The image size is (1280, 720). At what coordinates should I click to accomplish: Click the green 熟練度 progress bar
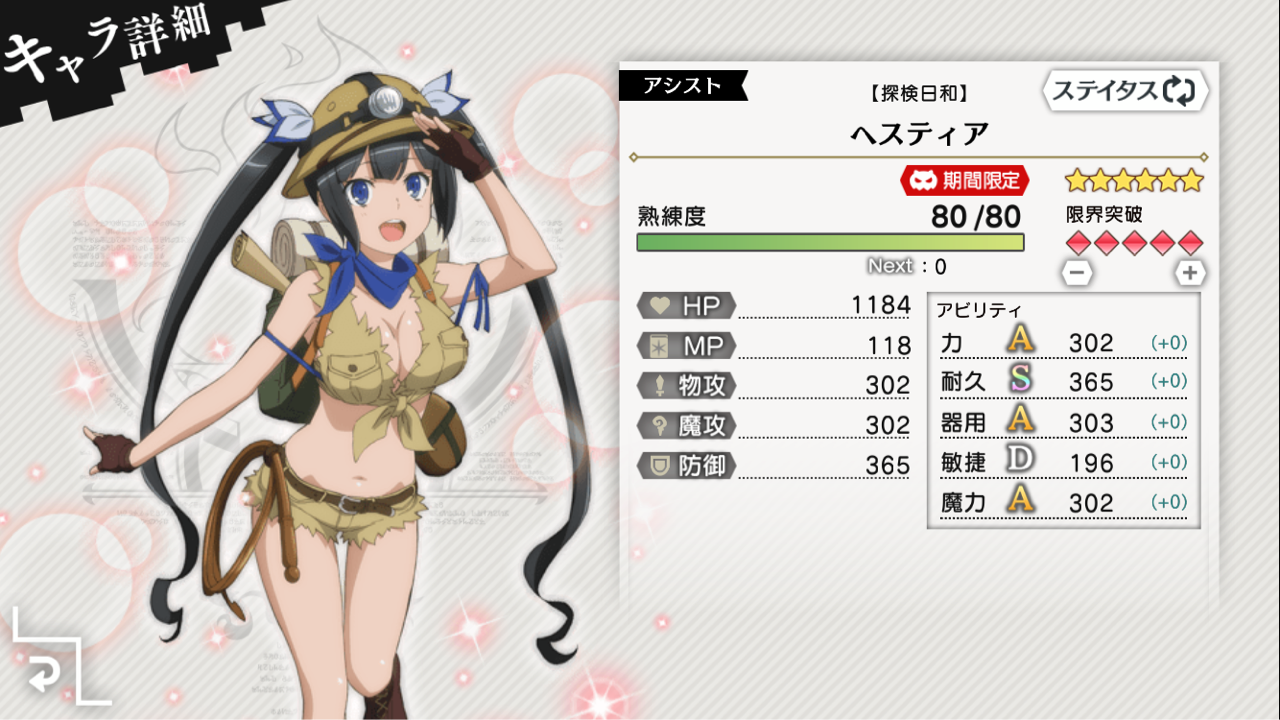pos(828,242)
